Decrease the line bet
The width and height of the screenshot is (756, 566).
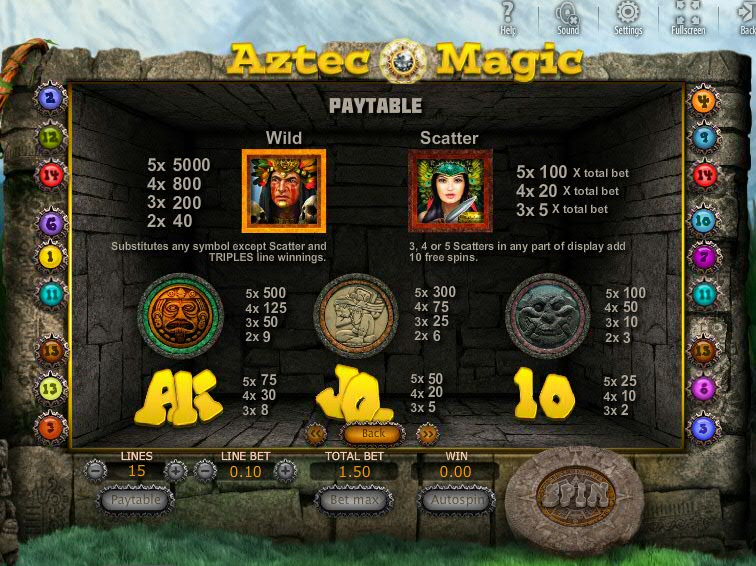206,470
